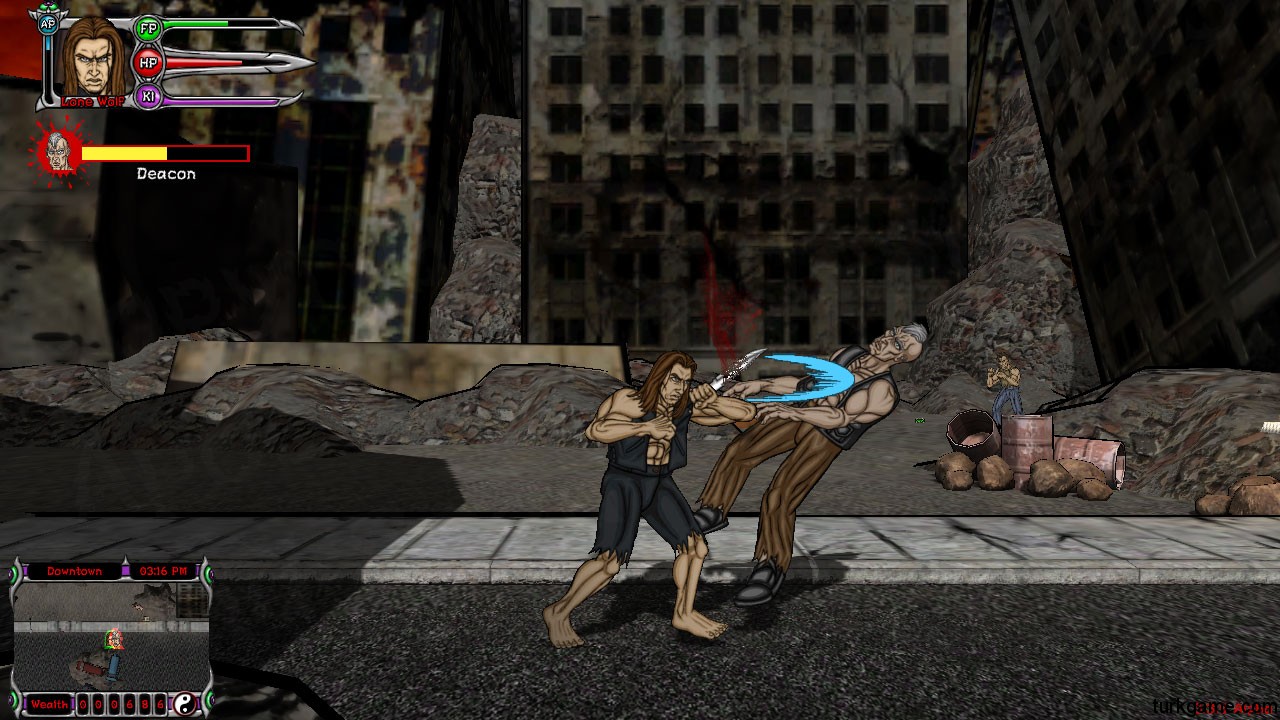Click the purple KI orb icon

point(148,97)
